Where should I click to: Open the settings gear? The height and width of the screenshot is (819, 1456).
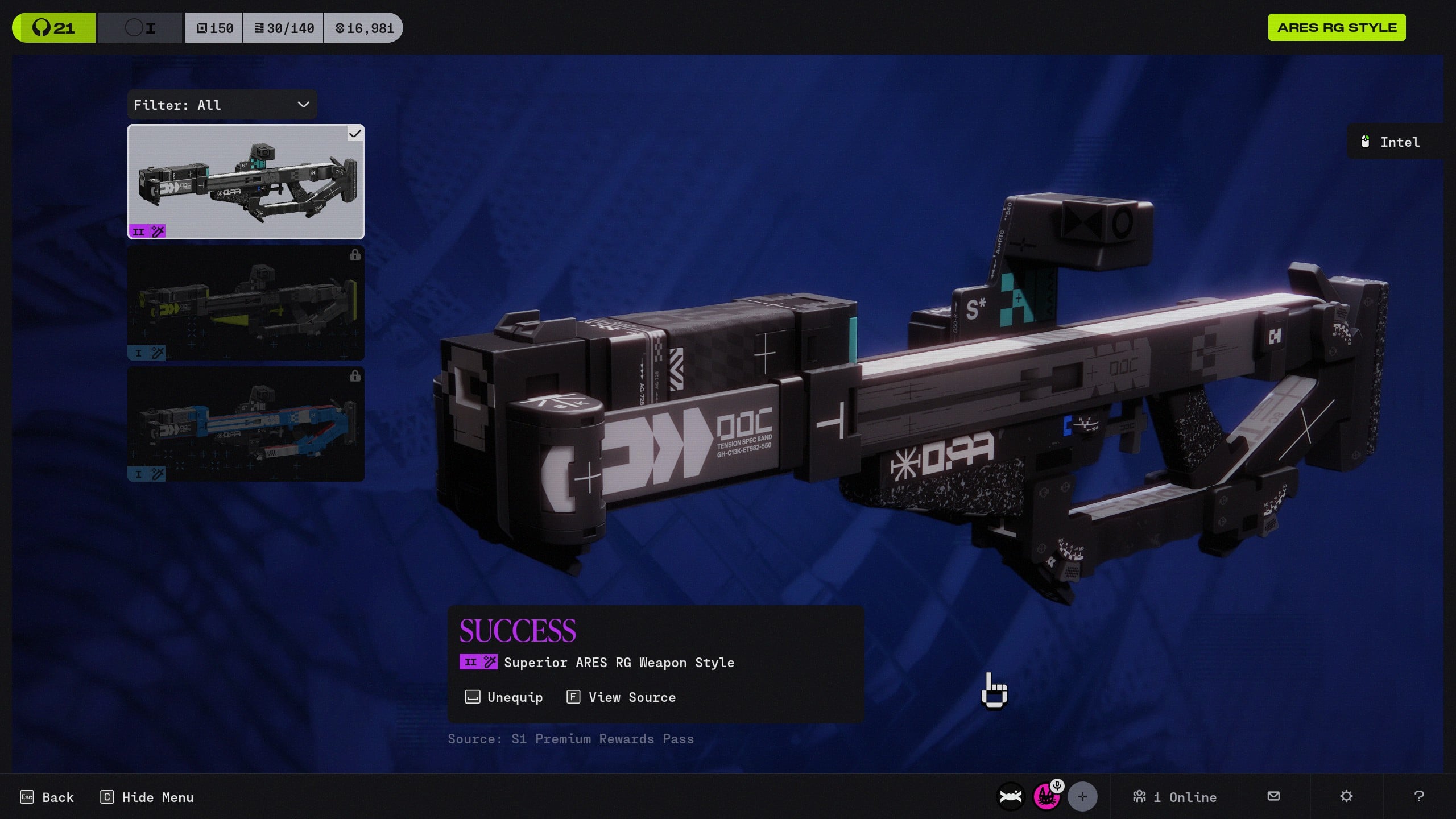(1346, 796)
